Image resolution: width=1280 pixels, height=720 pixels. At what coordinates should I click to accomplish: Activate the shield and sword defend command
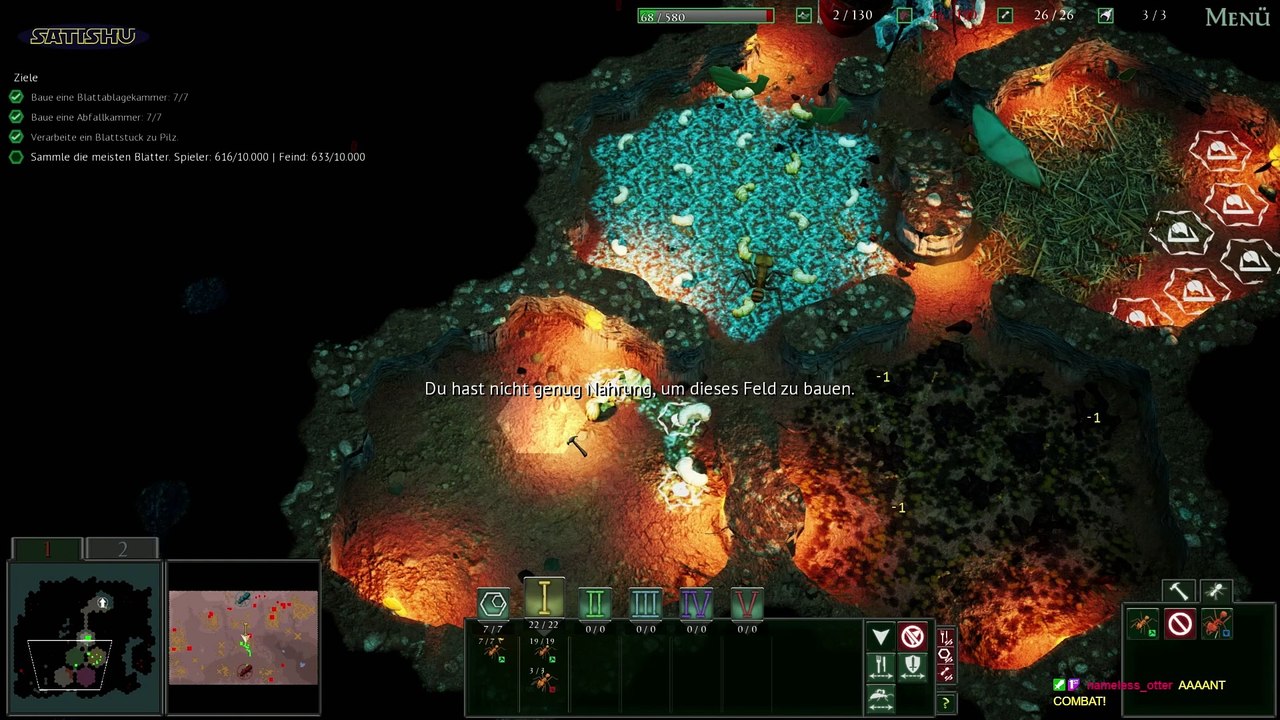coord(912,666)
